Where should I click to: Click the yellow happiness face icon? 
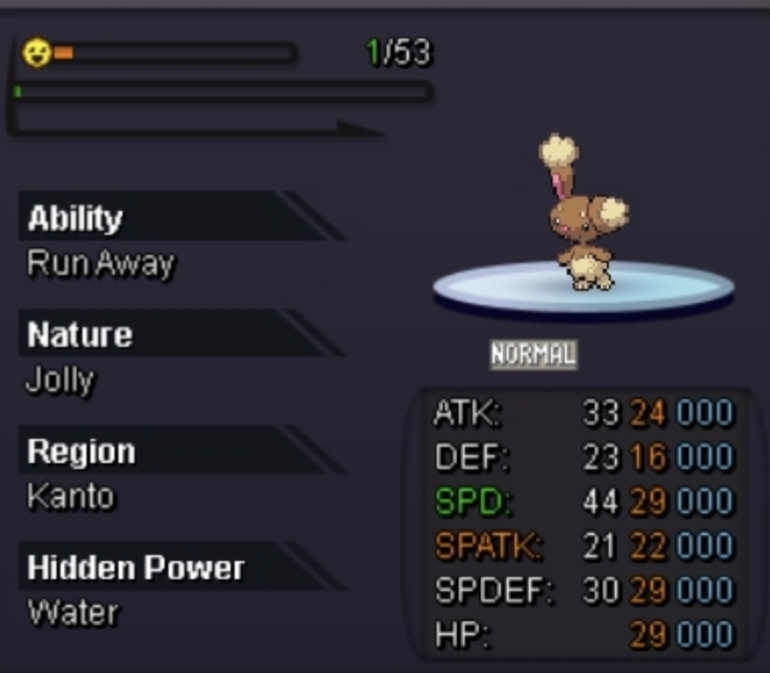coord(36,53)
